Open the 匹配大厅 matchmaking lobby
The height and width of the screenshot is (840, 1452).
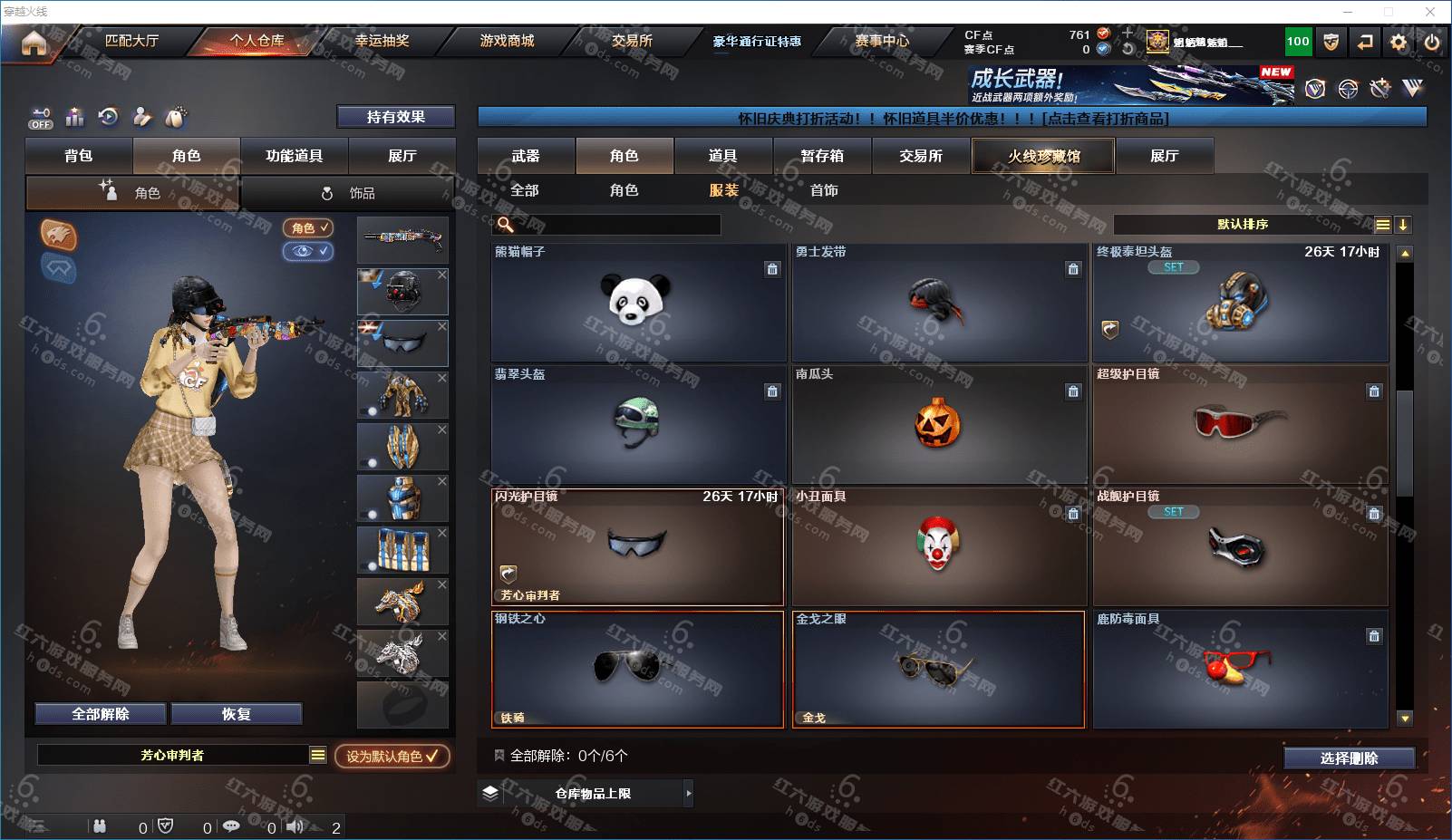[x=131, y=41]
